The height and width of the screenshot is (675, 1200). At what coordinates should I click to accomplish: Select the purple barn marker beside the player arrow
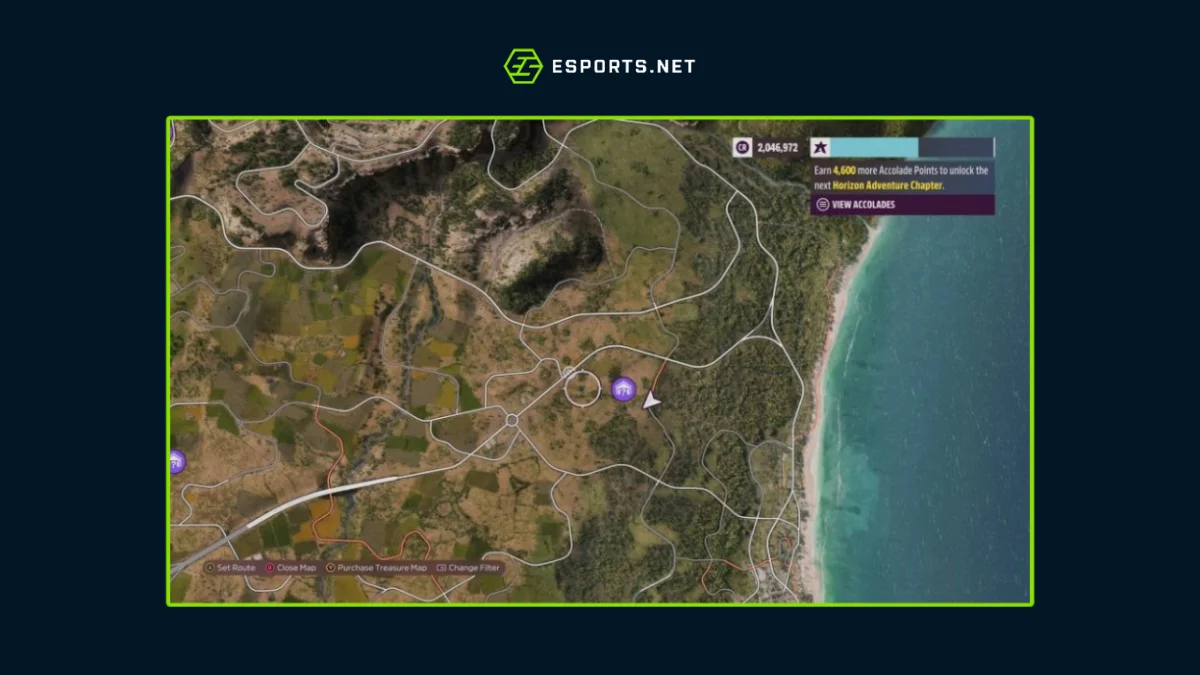click(623, 388)
